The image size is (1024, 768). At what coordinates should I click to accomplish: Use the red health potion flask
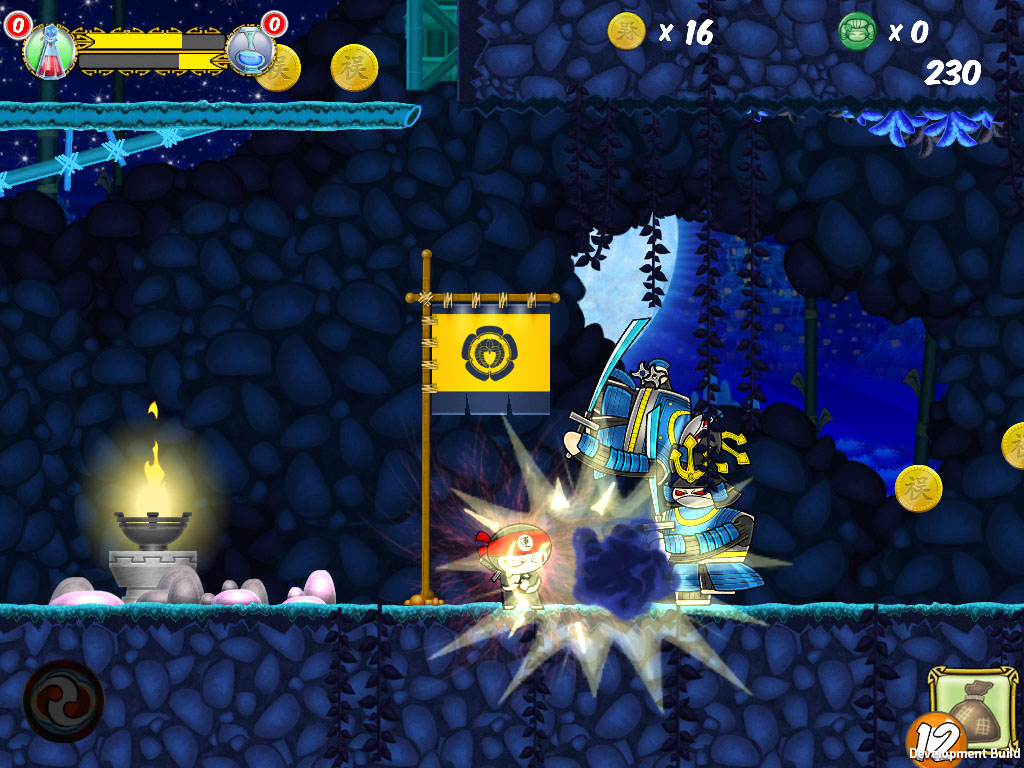(x=46, y=50)
